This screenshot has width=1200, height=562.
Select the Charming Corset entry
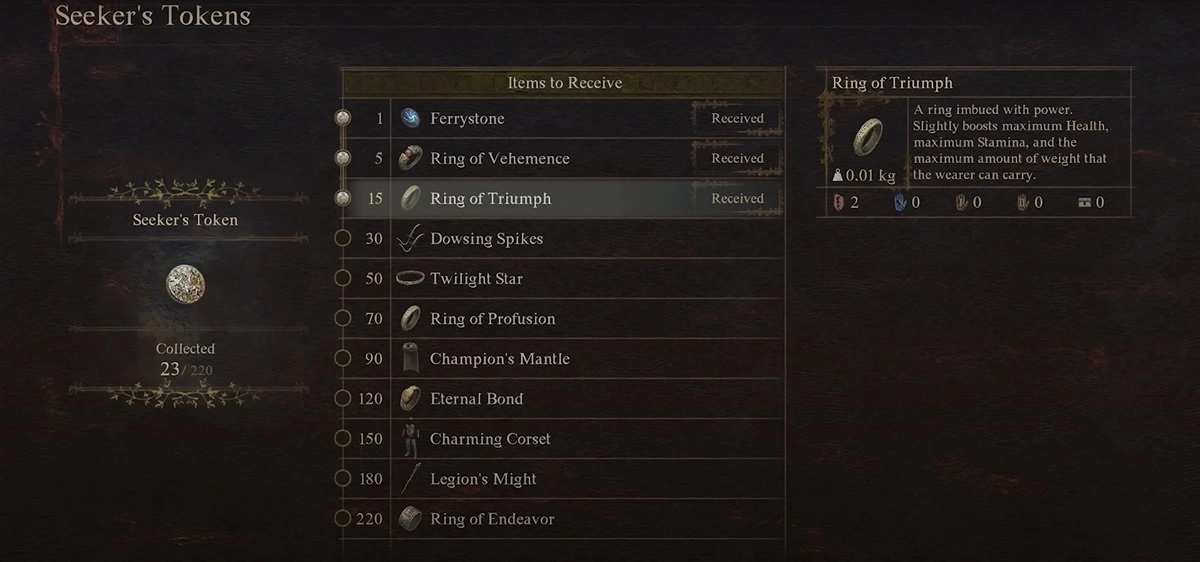point(560,439)
